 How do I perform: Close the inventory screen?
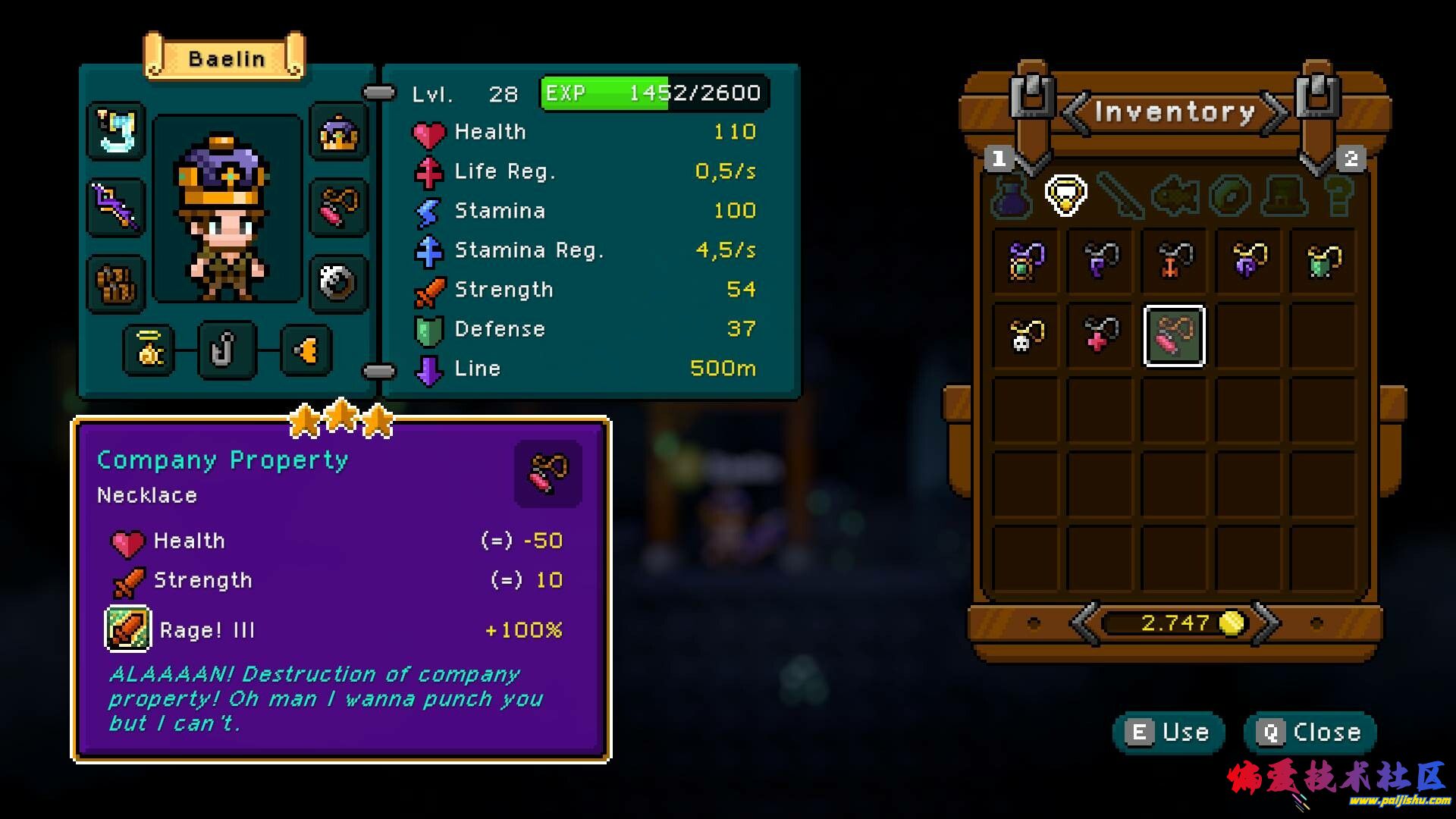[1310, 733]
